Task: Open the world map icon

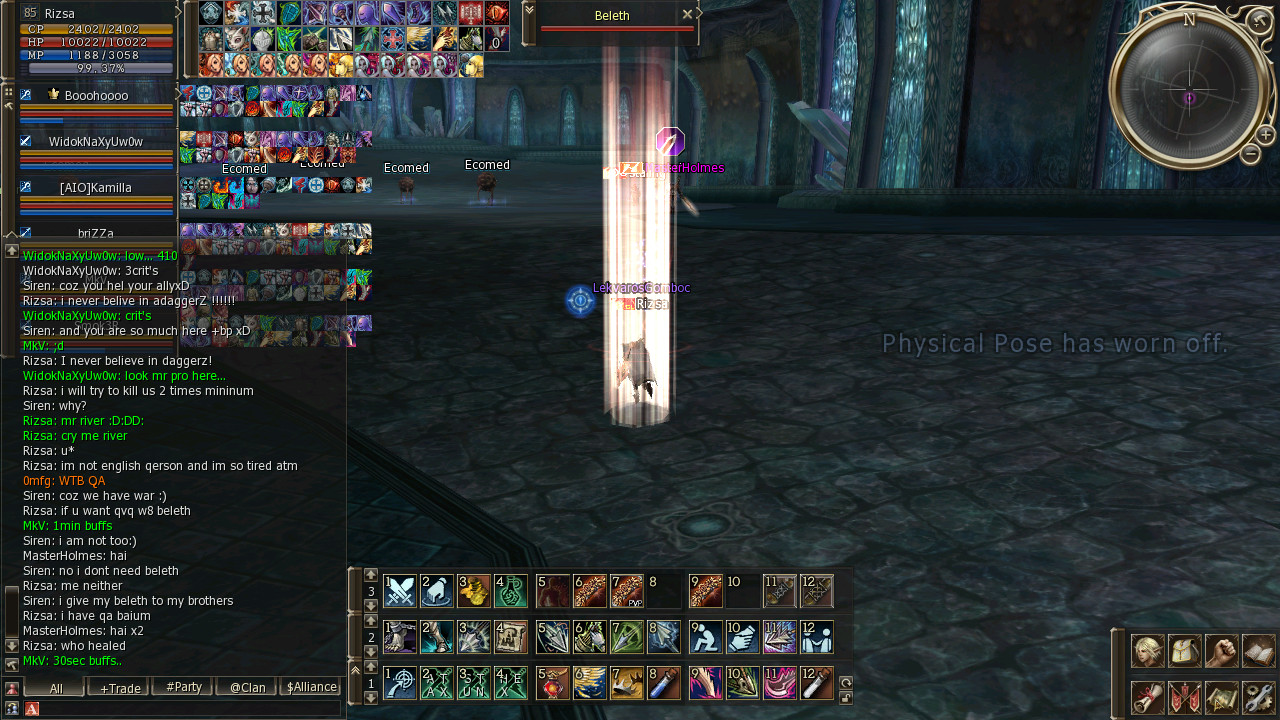Action: click(1221, 697)
